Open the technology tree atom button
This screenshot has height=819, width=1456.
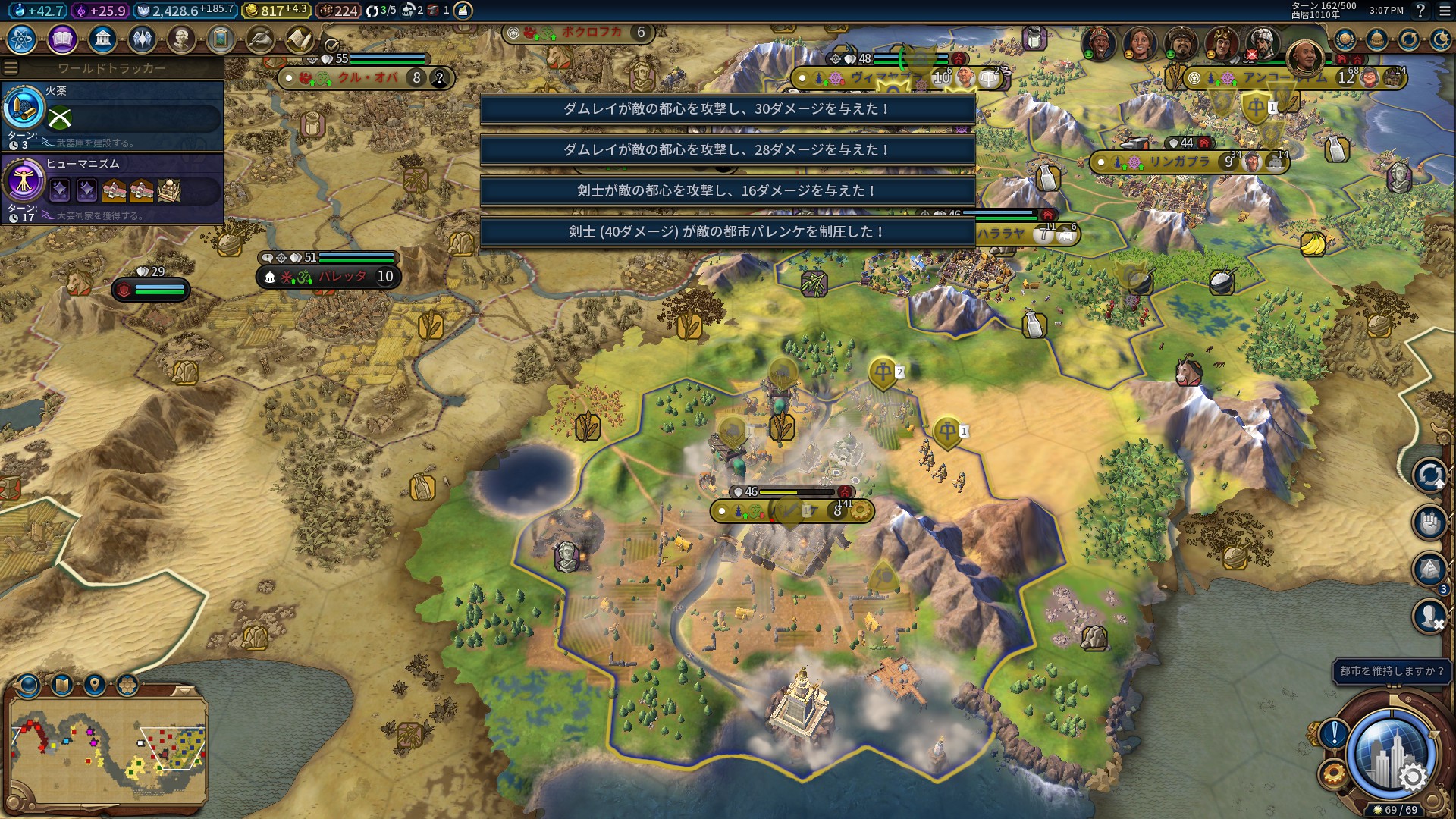coord(22,39)
